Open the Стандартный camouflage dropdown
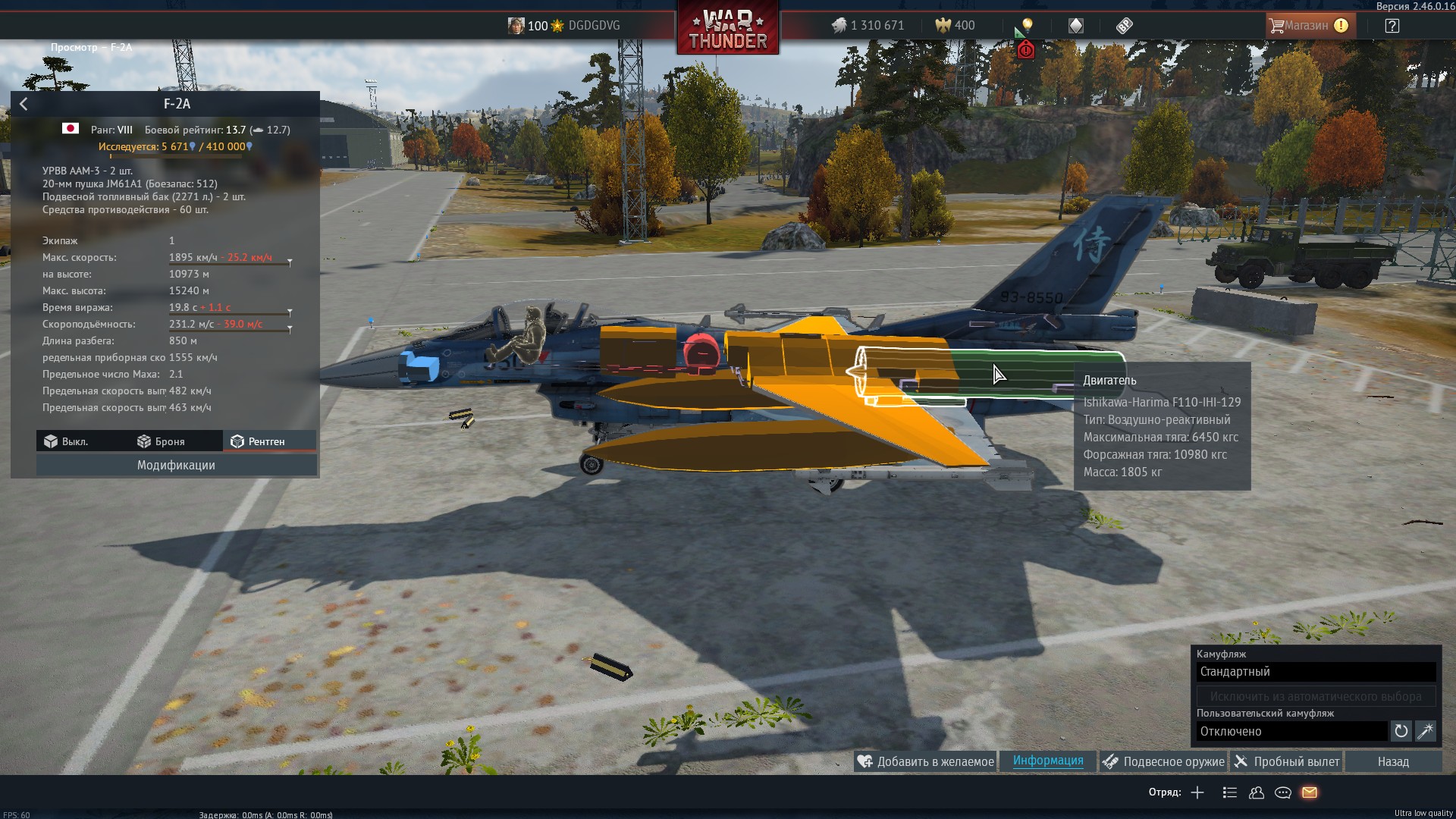This screenshot has height=819, width=1456. click(x=1316, y=672)
